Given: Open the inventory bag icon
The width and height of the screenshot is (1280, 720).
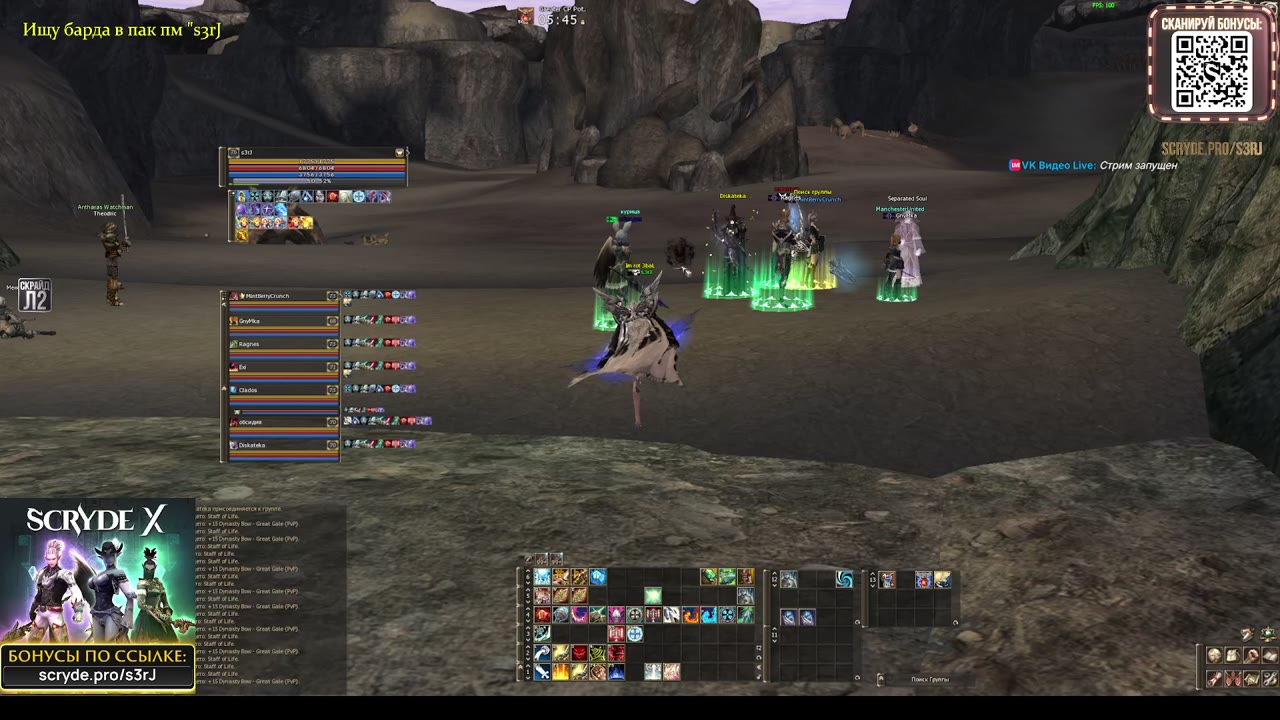Looking at the screenshot, I should pyautogui.click(x=1232, y=656).
